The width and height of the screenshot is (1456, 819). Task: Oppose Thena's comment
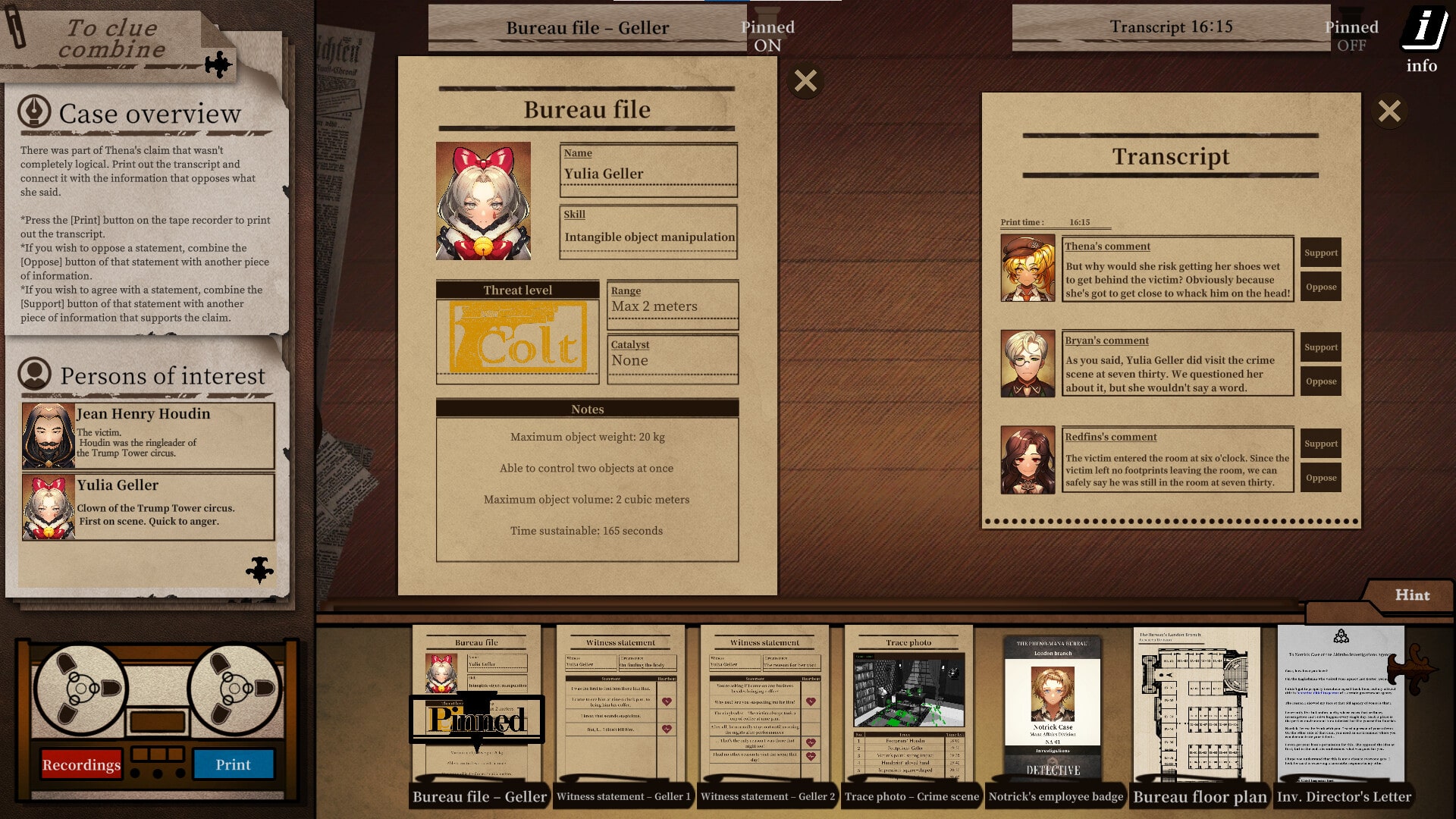pyautogui.click(x=1320, y=287)
